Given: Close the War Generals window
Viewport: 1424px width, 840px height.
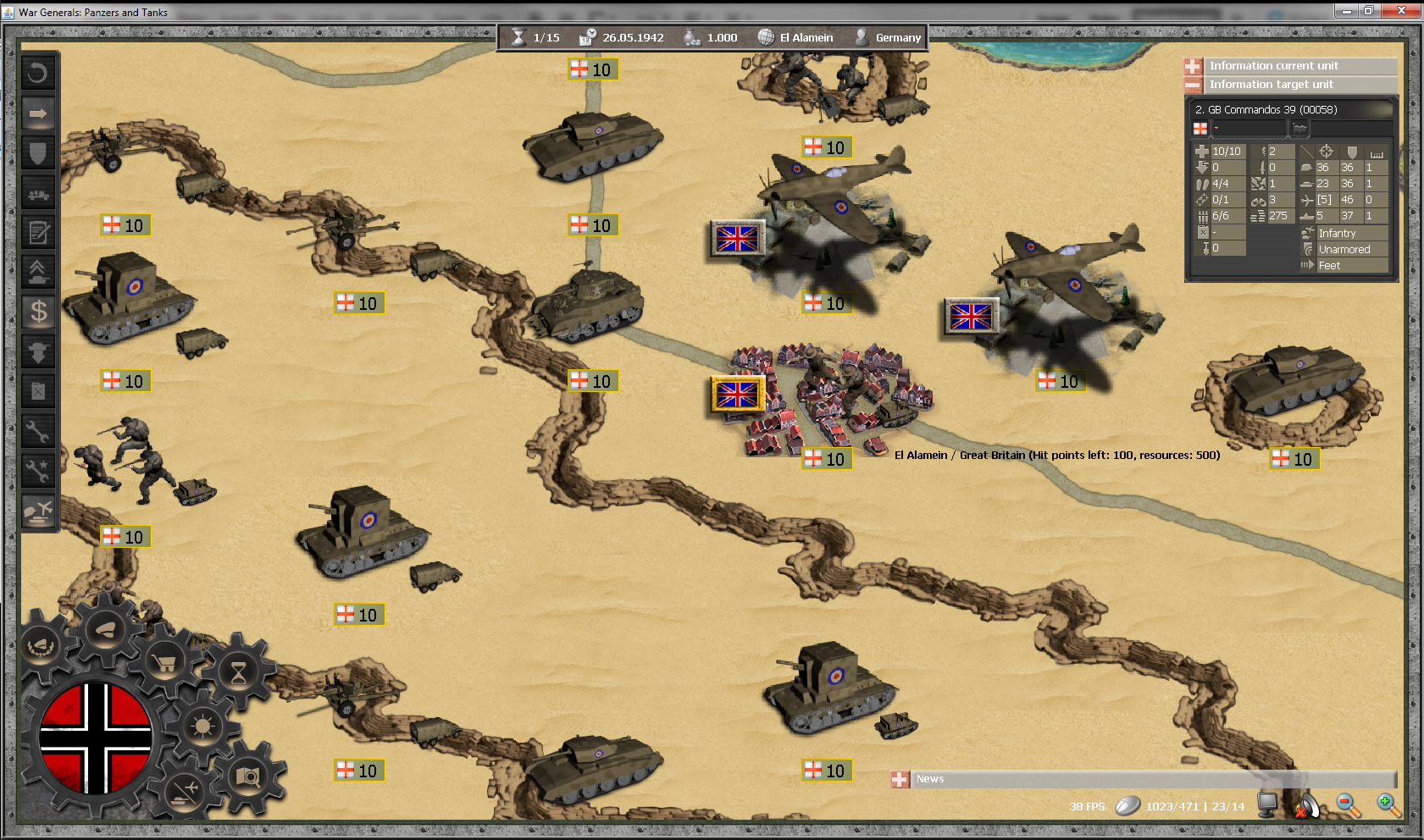Looking at the screenshot, I should [x=1401, y=10].
